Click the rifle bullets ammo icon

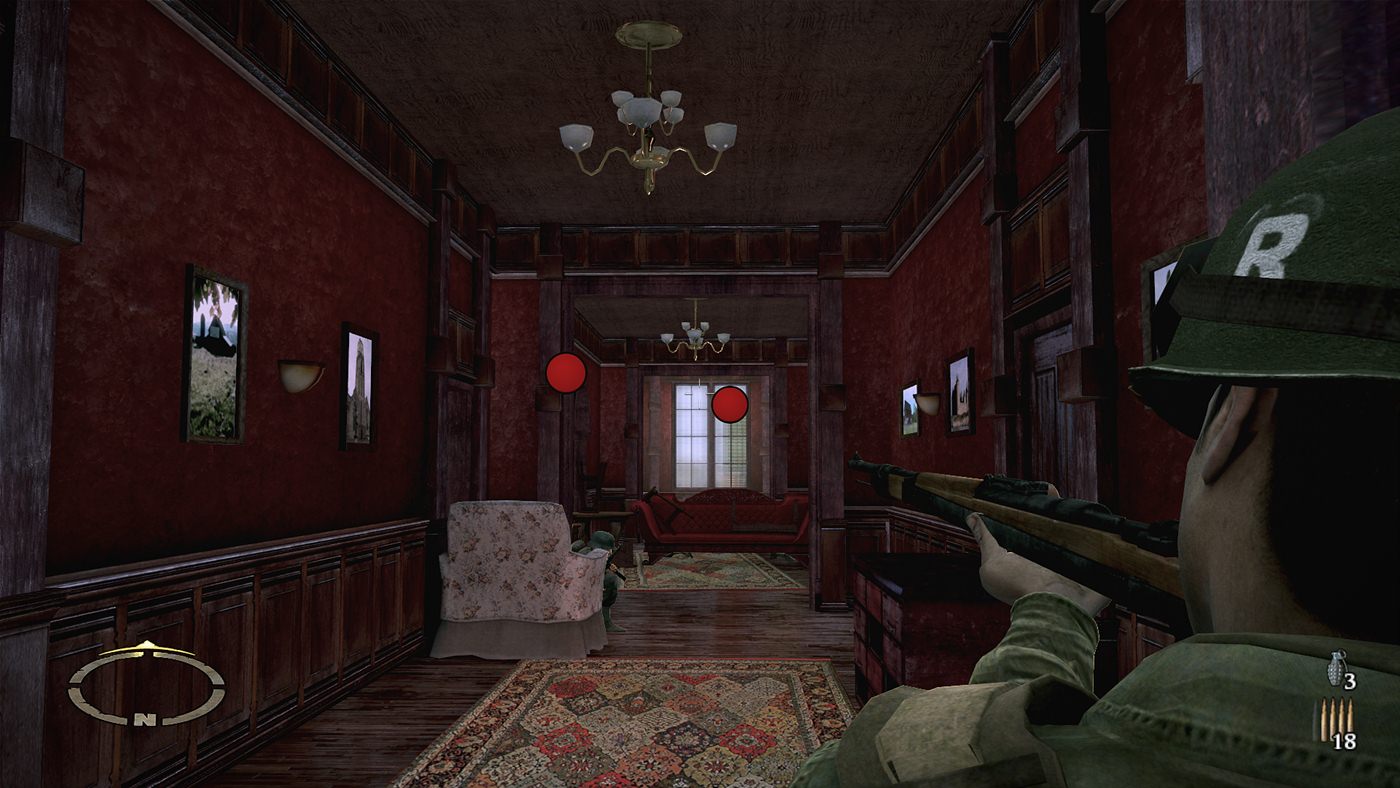(1334, 719)
